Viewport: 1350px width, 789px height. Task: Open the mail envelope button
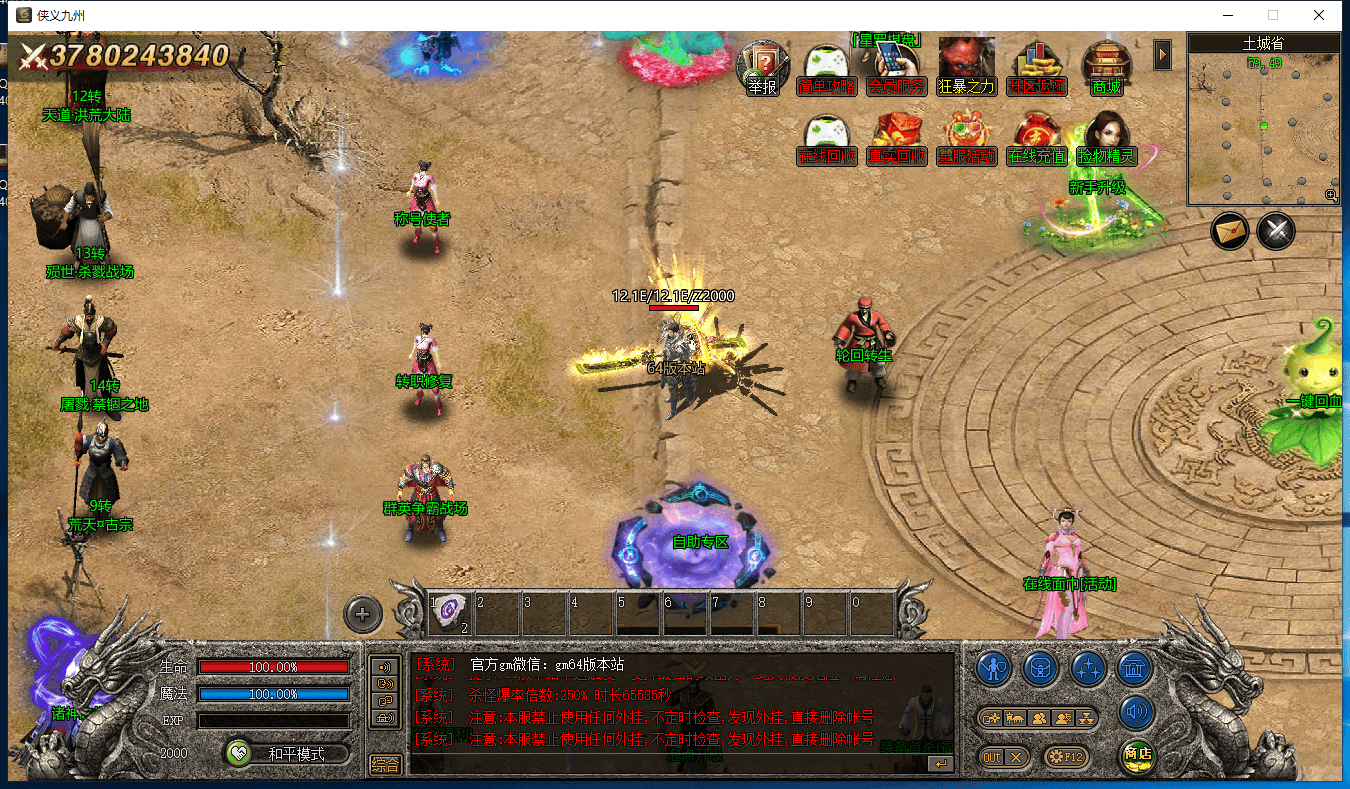coord(1230,231)
